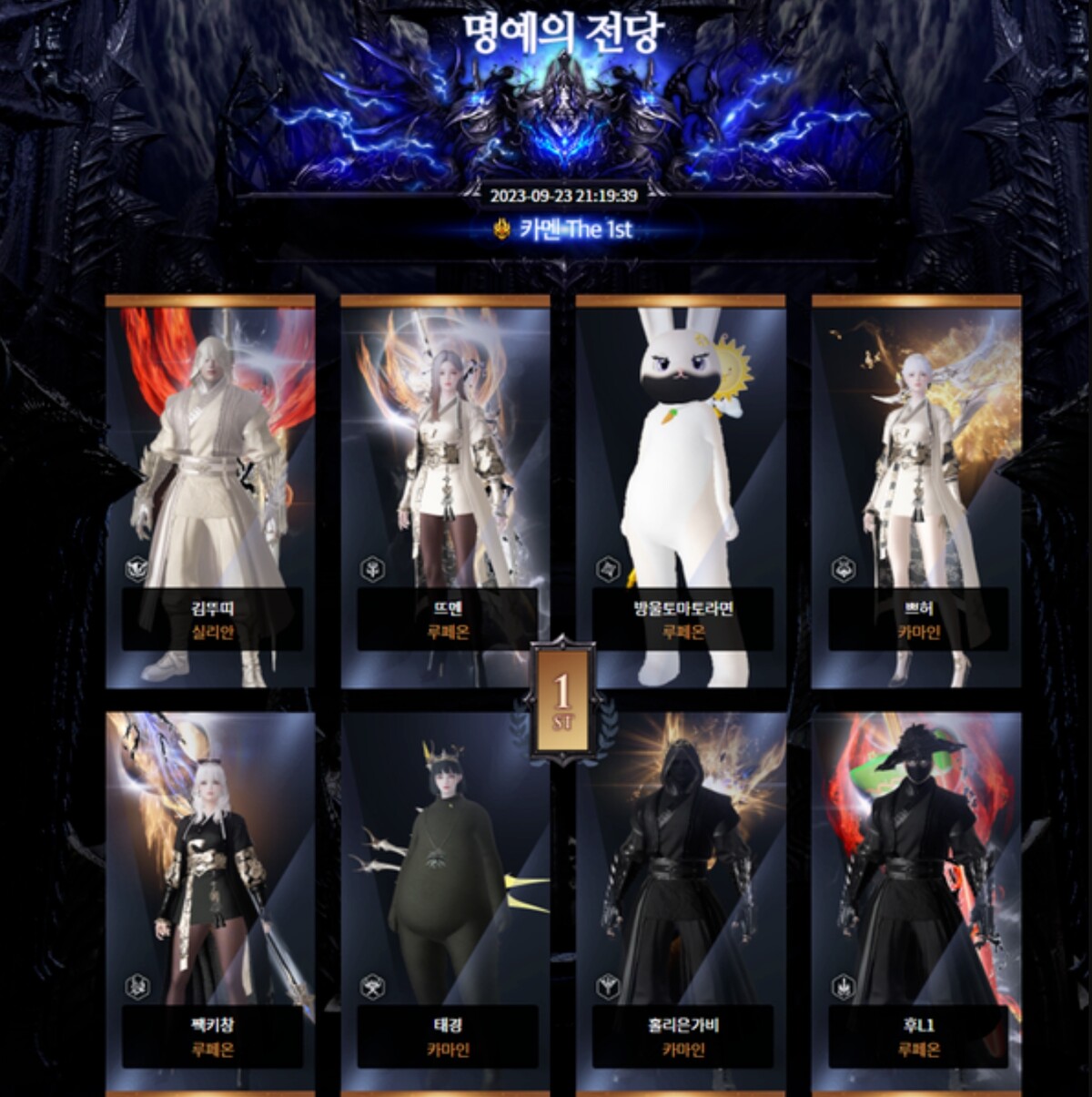View the 후L1 character card
The image size is (1092, 1097).
(x=916, y=901)
